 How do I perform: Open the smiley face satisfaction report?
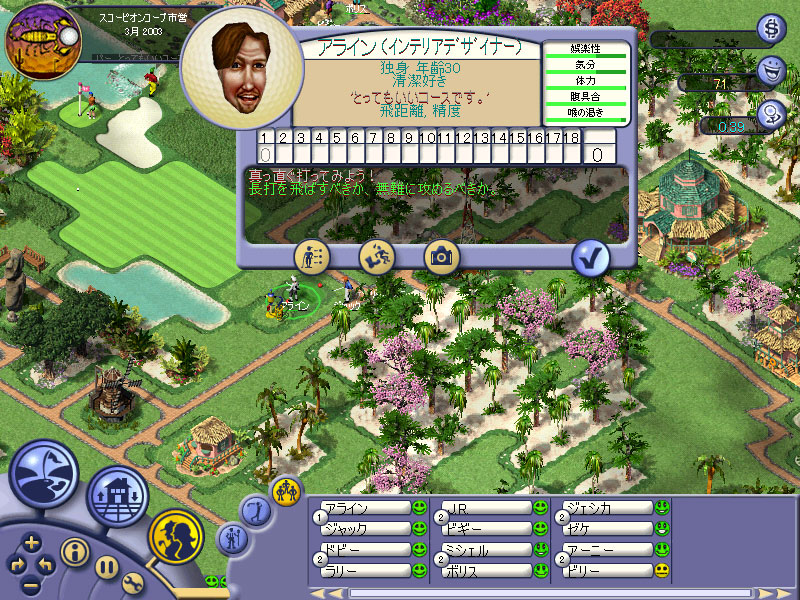[771, 70]
